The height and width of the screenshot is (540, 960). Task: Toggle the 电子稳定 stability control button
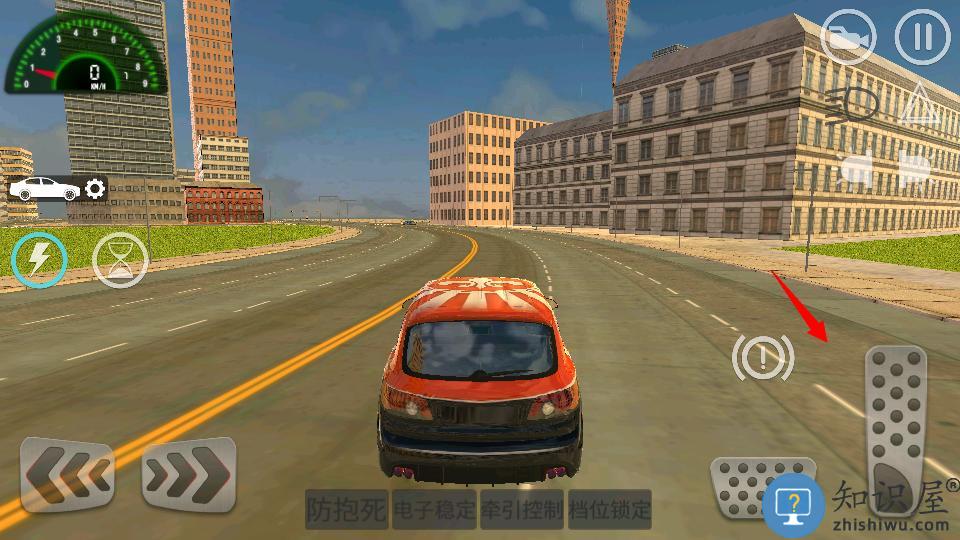[x=434, y=510]
